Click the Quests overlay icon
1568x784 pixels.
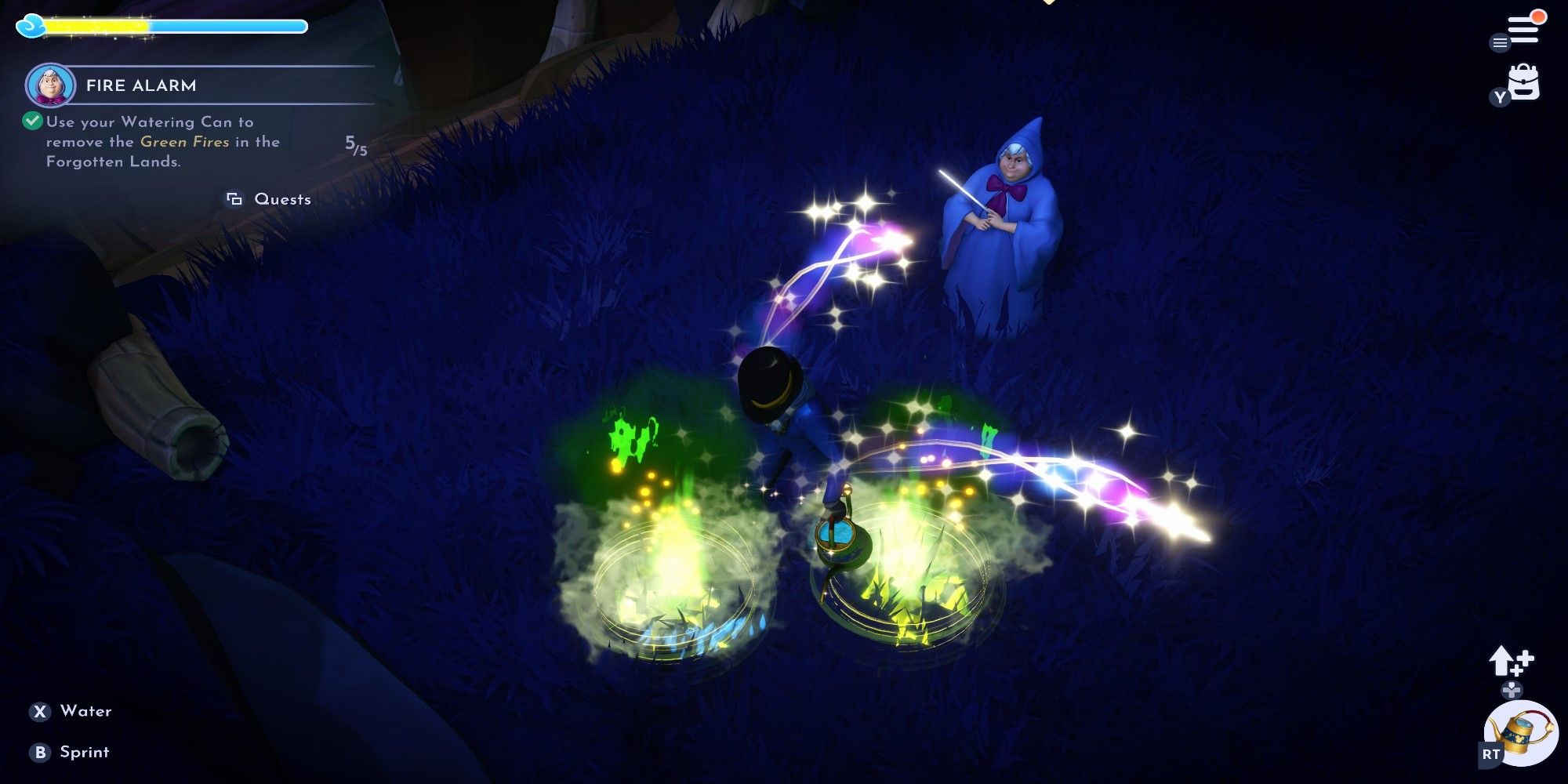234,199
